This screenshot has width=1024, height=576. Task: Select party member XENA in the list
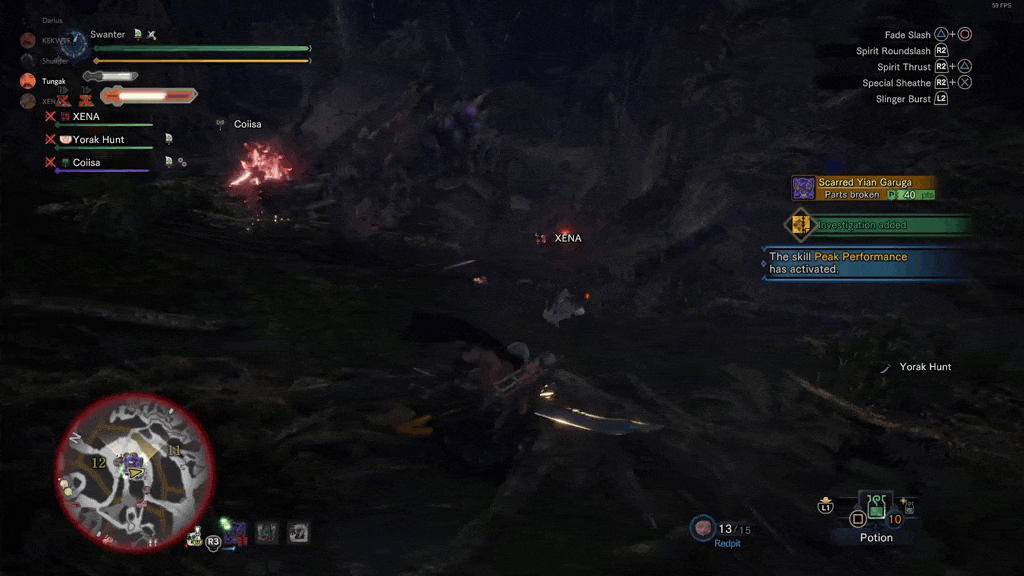[x=86, y=117]
